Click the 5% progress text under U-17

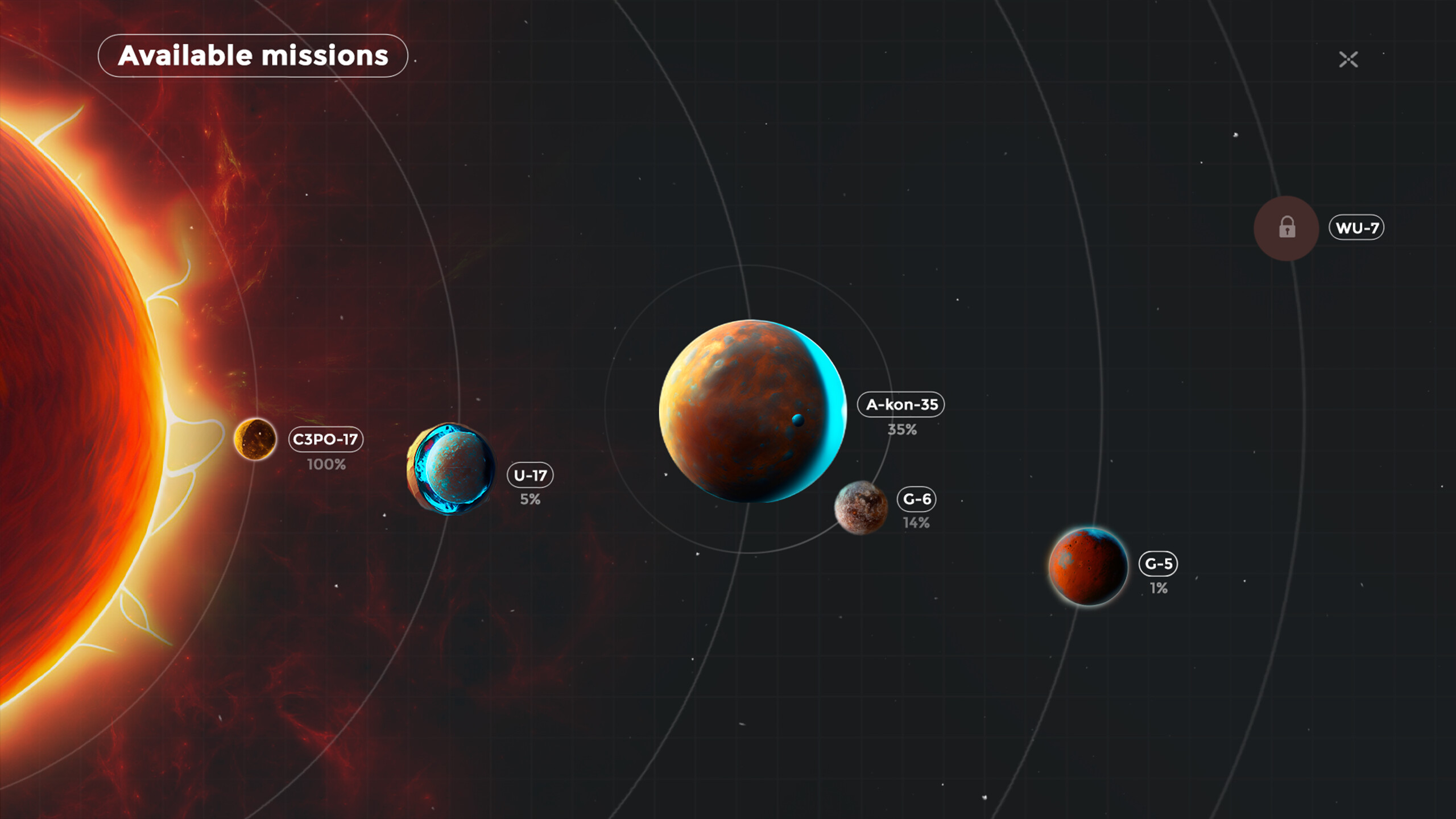[531, 500]
